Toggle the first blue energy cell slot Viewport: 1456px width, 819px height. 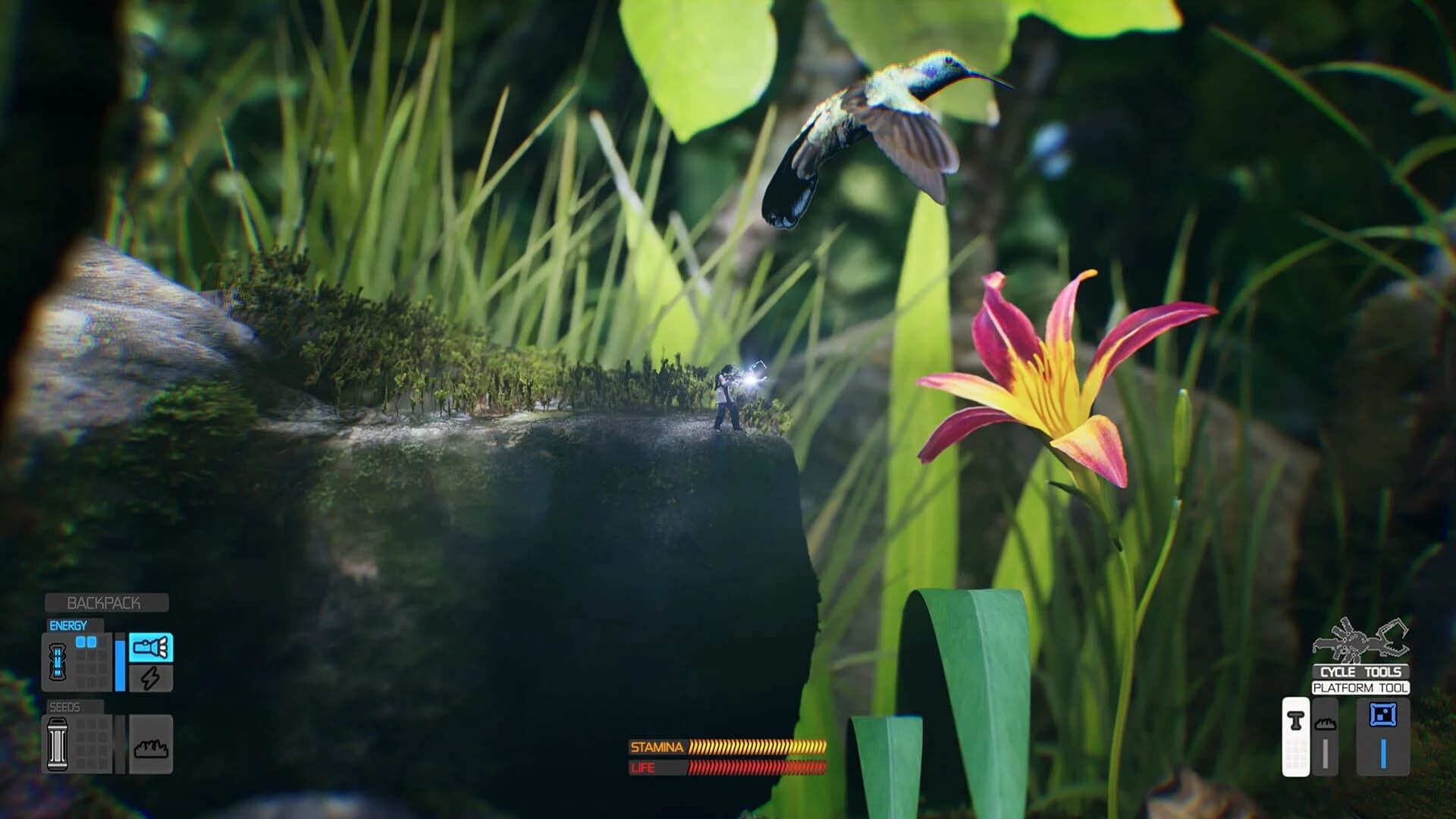(80, 642)
